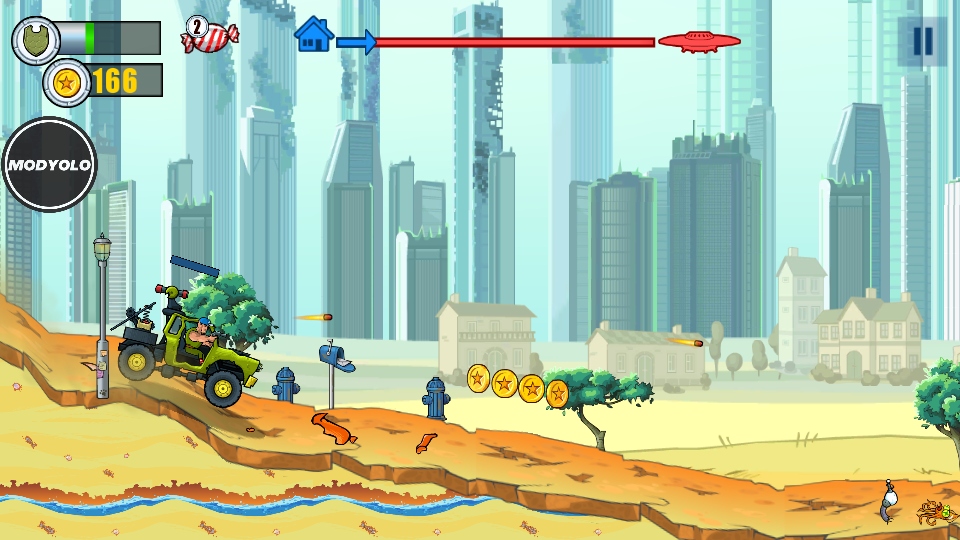This screenshot has height=540, width=960.
Task: Pause the game
Action: (922, 41)
